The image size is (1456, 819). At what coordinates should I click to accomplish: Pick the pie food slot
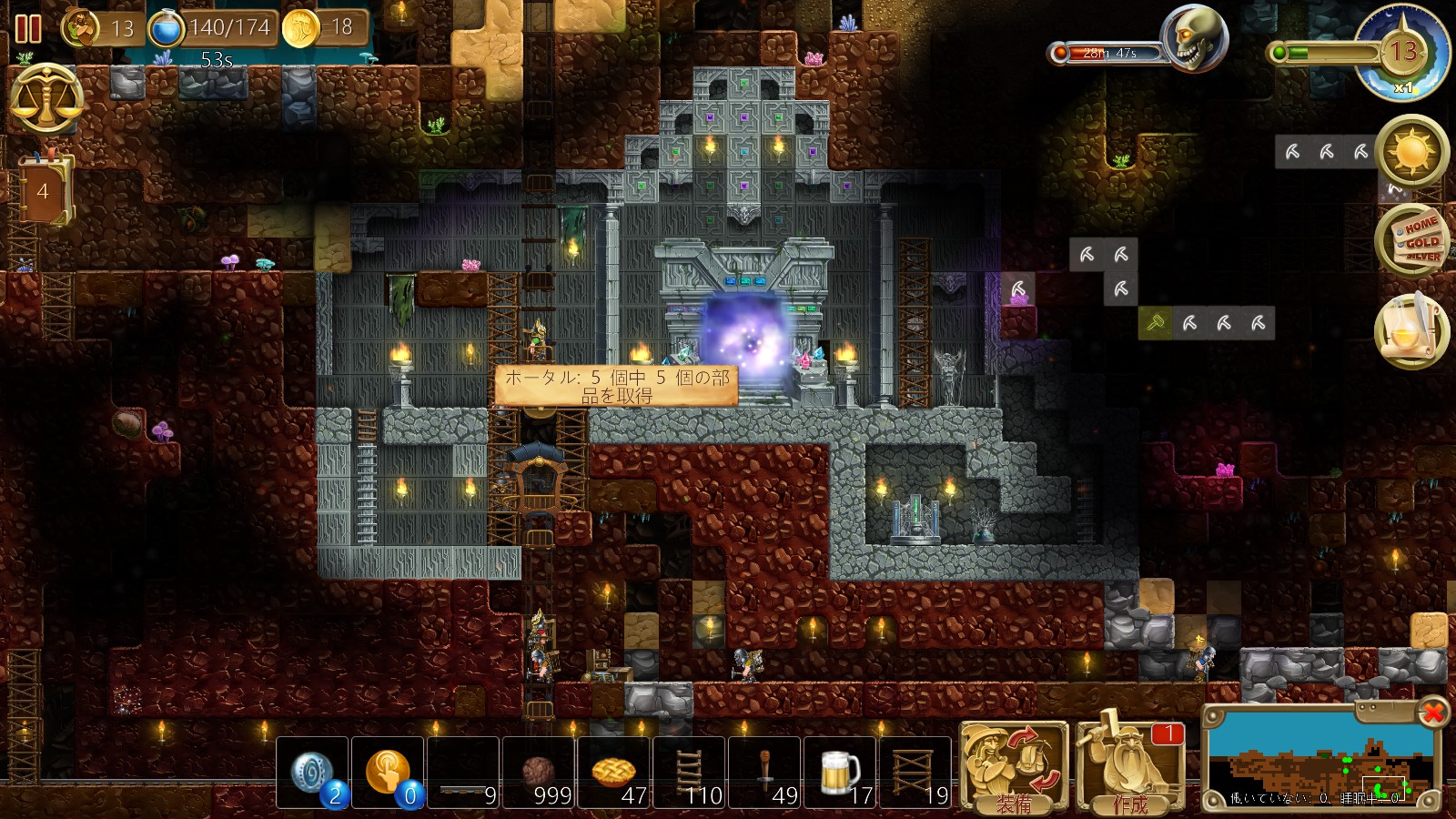click(x=614, y=773)
